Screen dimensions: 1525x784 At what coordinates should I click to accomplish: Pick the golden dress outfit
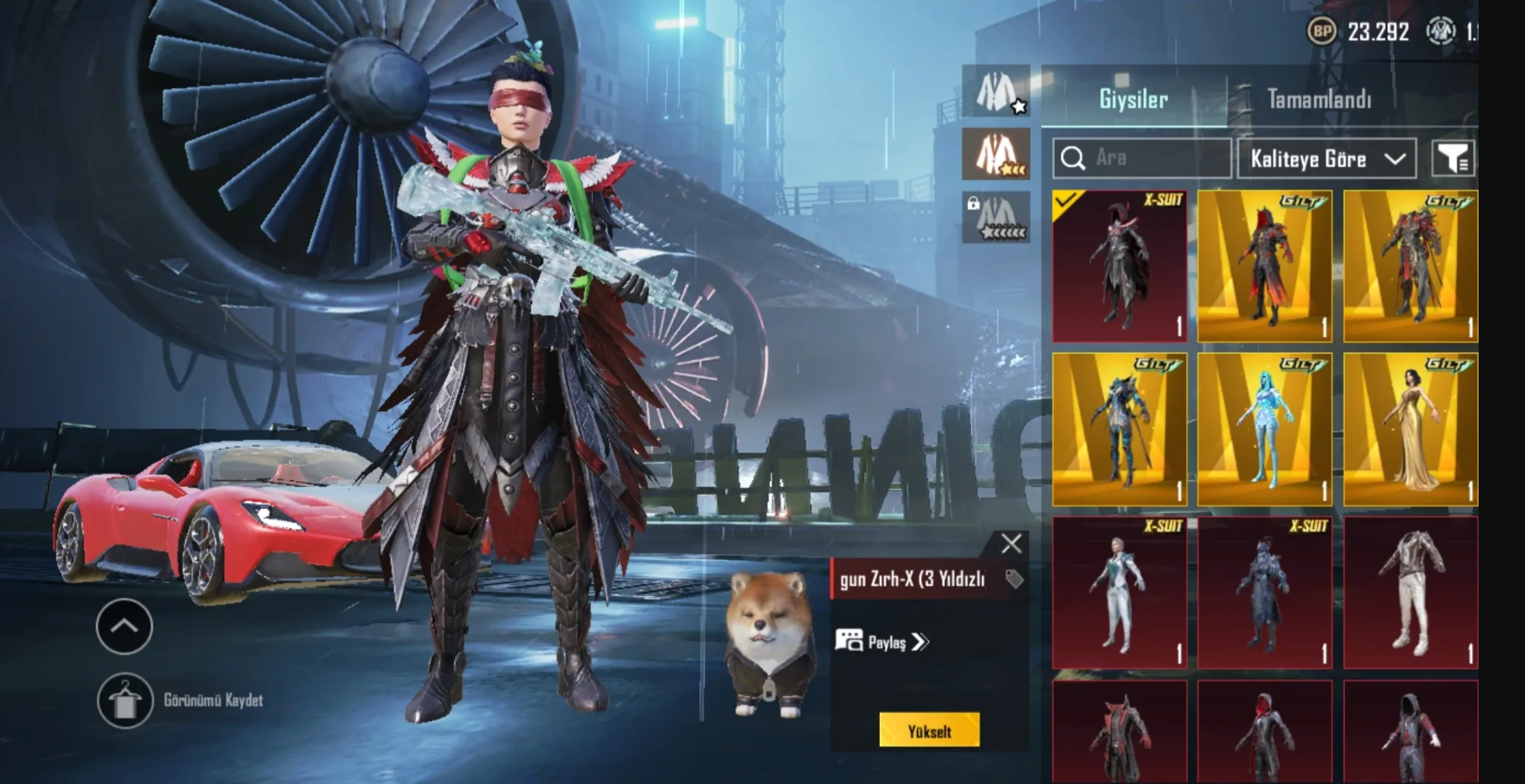(x=1410, y=430)
